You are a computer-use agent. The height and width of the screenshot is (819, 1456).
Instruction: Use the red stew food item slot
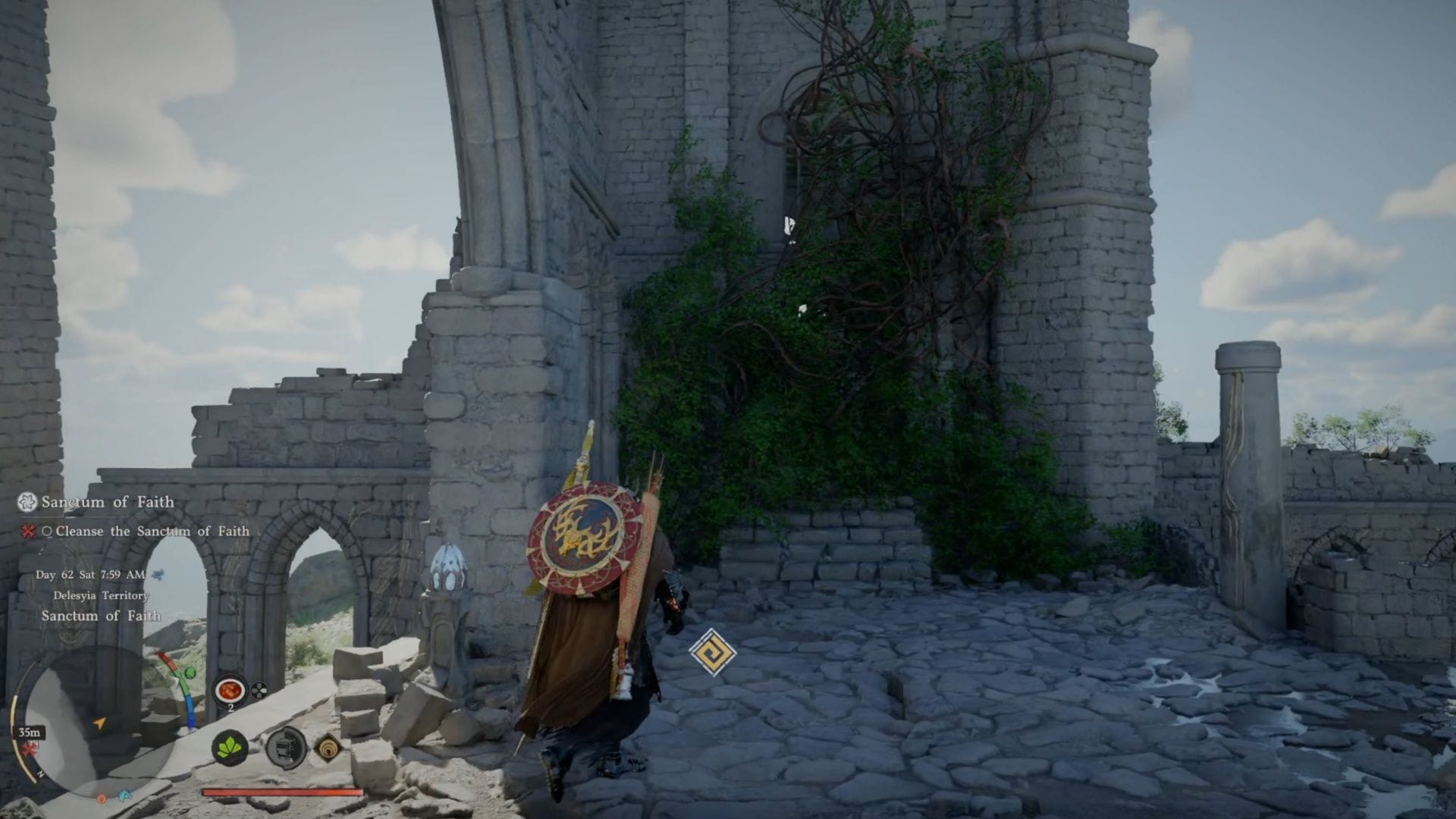(229, 690)
